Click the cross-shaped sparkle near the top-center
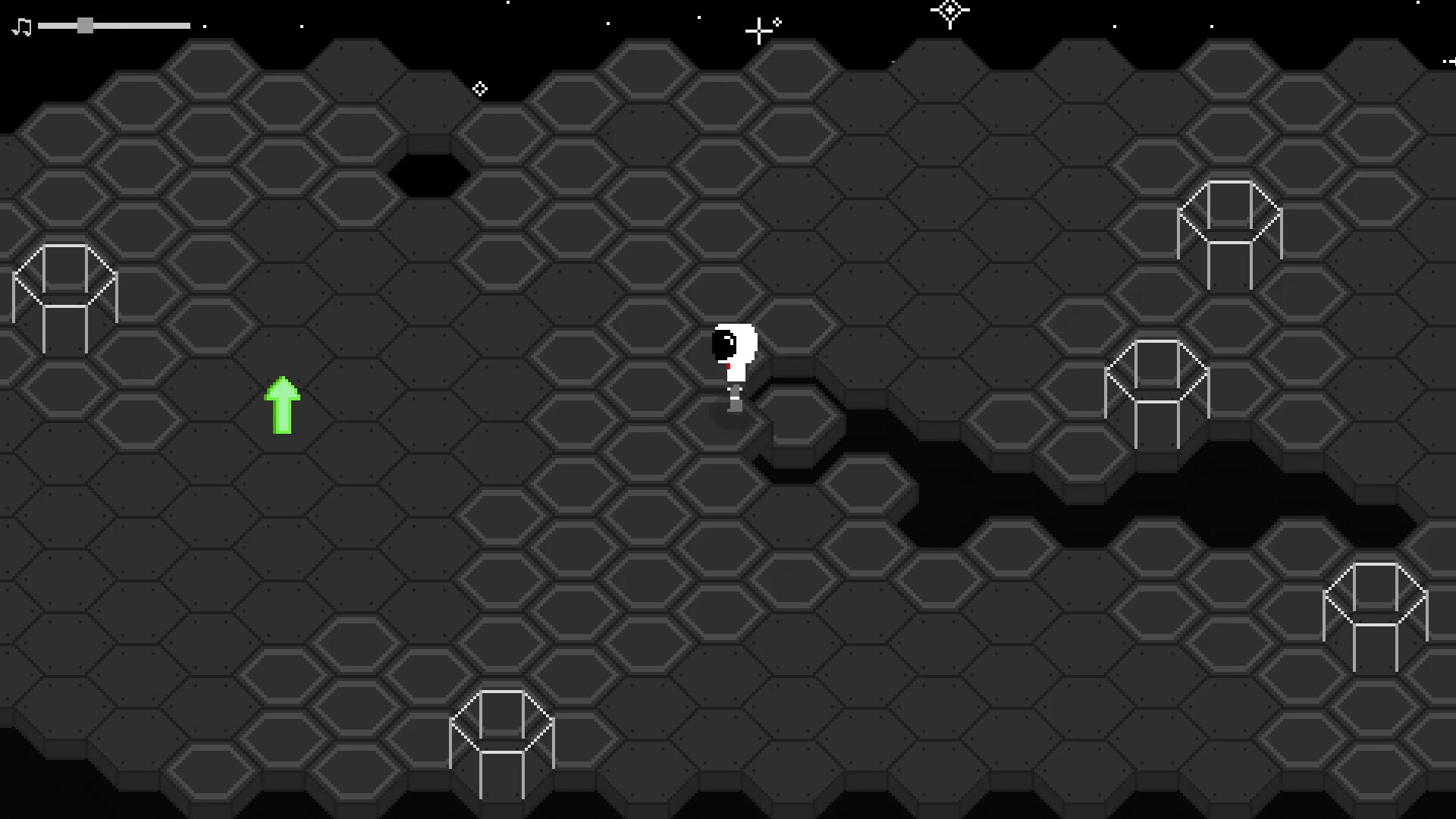The width and height of the screenshot is (1456, 819). (x=758, y=30)
